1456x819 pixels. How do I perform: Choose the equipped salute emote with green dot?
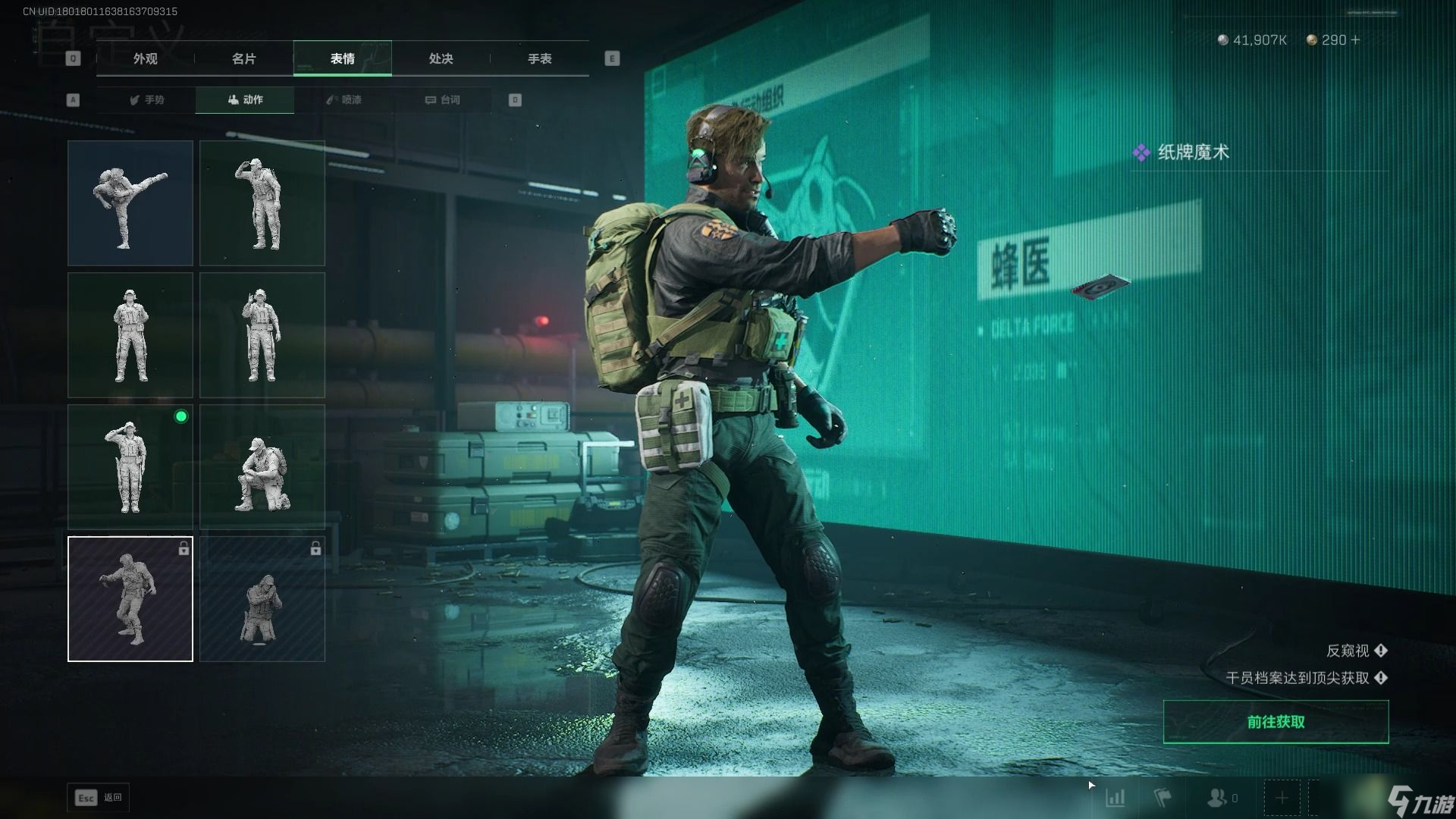pyautogui.click(x=130, y=466)
